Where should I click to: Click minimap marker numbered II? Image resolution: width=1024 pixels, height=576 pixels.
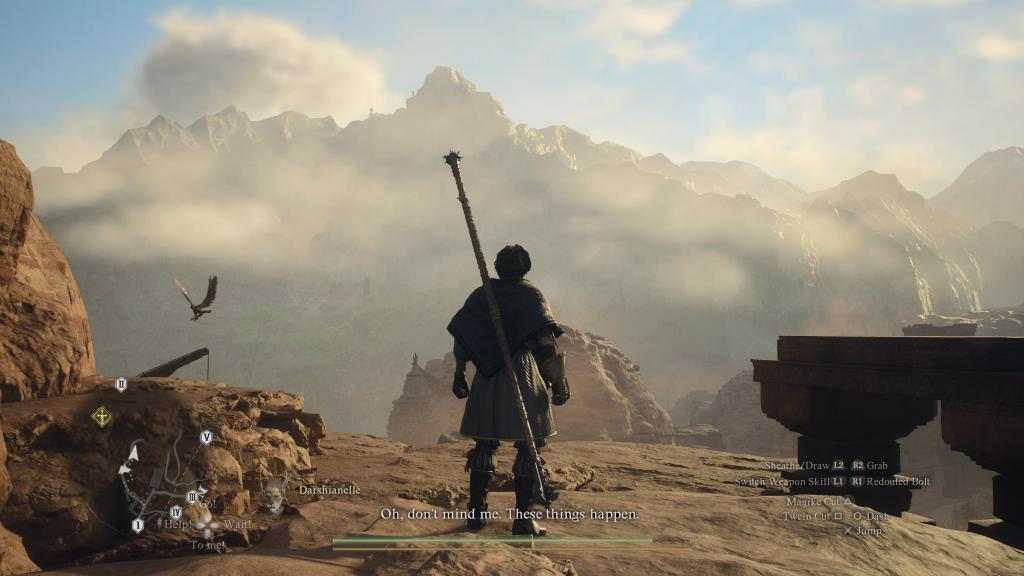click(x=121, y=384)
